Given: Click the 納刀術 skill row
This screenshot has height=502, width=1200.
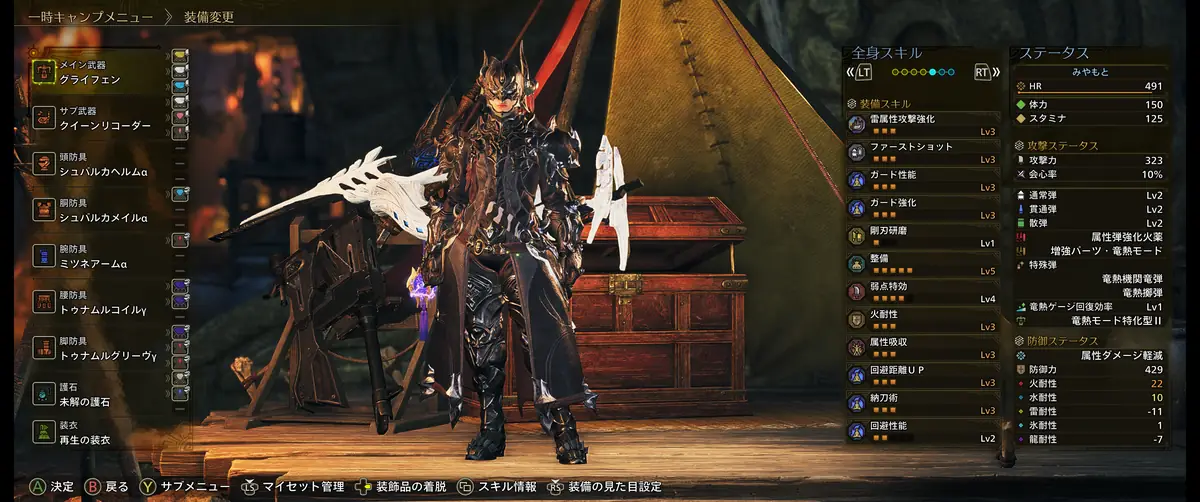Looking at the screenshot, I should [922, 404].
